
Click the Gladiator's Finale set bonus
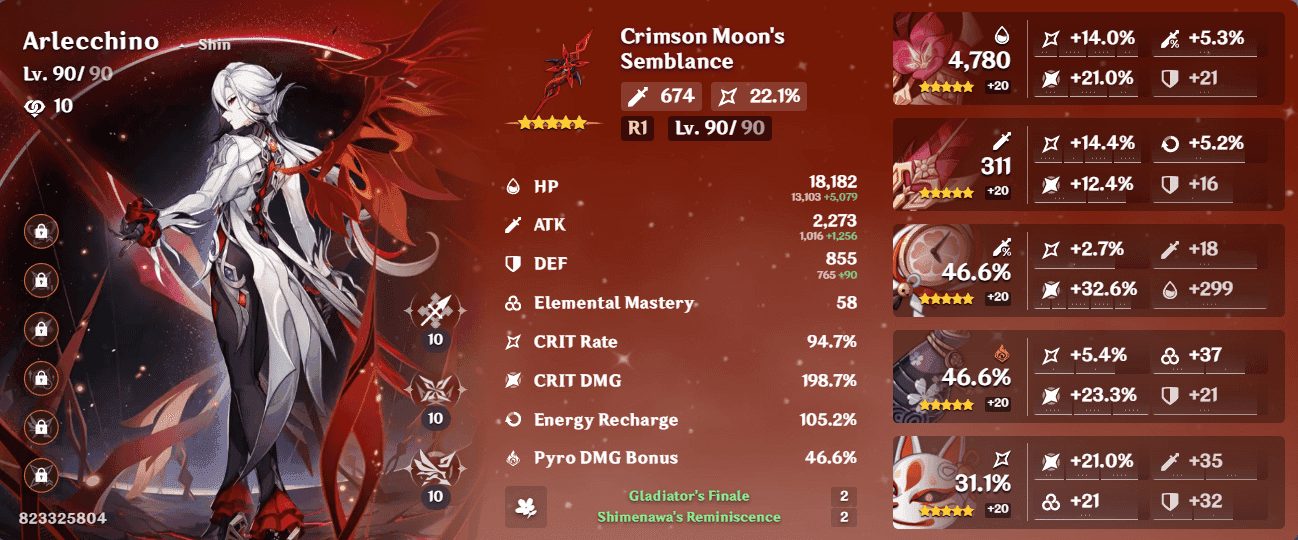pyautogui.click(x=688, y=496)
